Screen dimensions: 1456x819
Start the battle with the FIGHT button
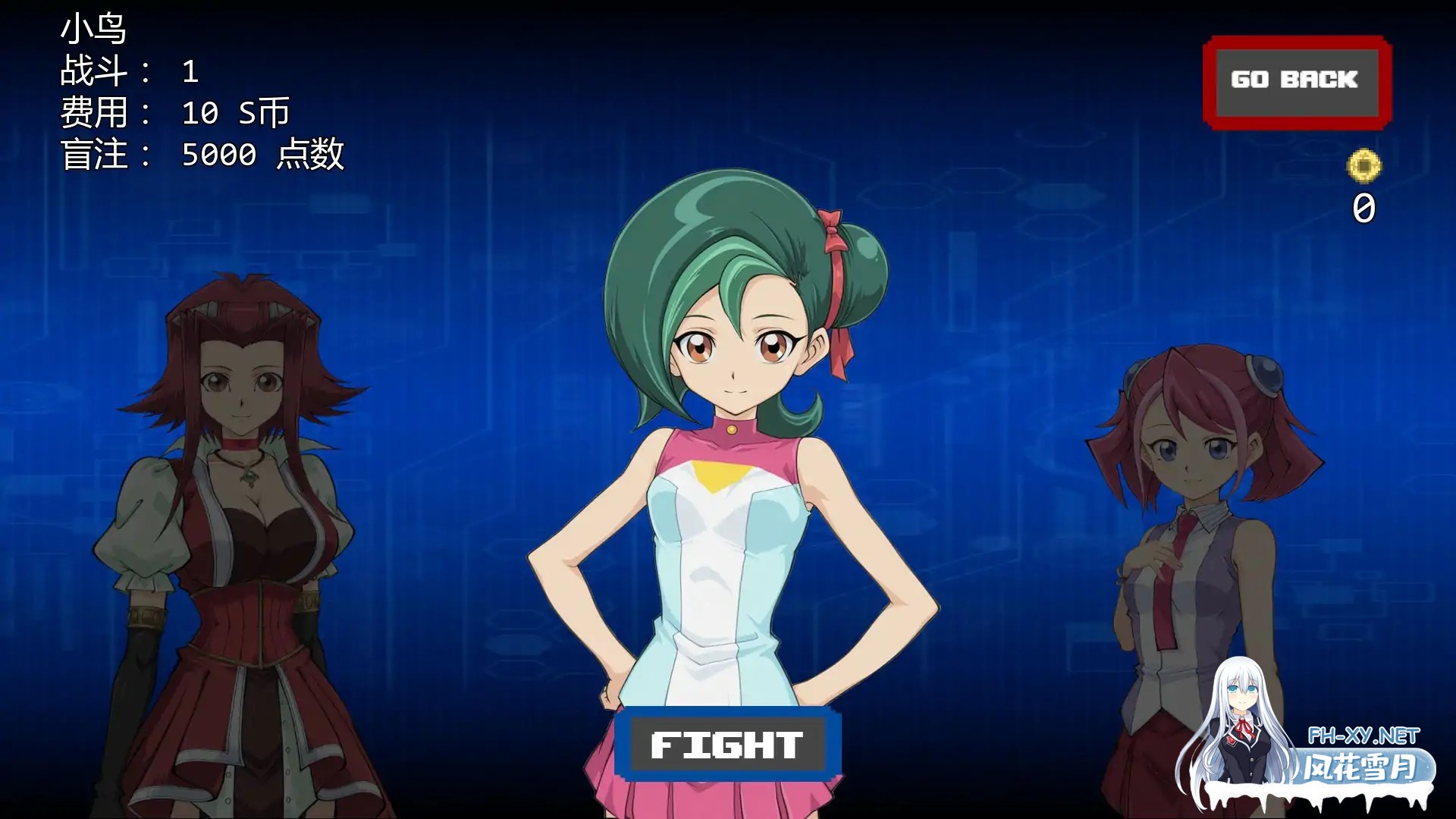727,745
